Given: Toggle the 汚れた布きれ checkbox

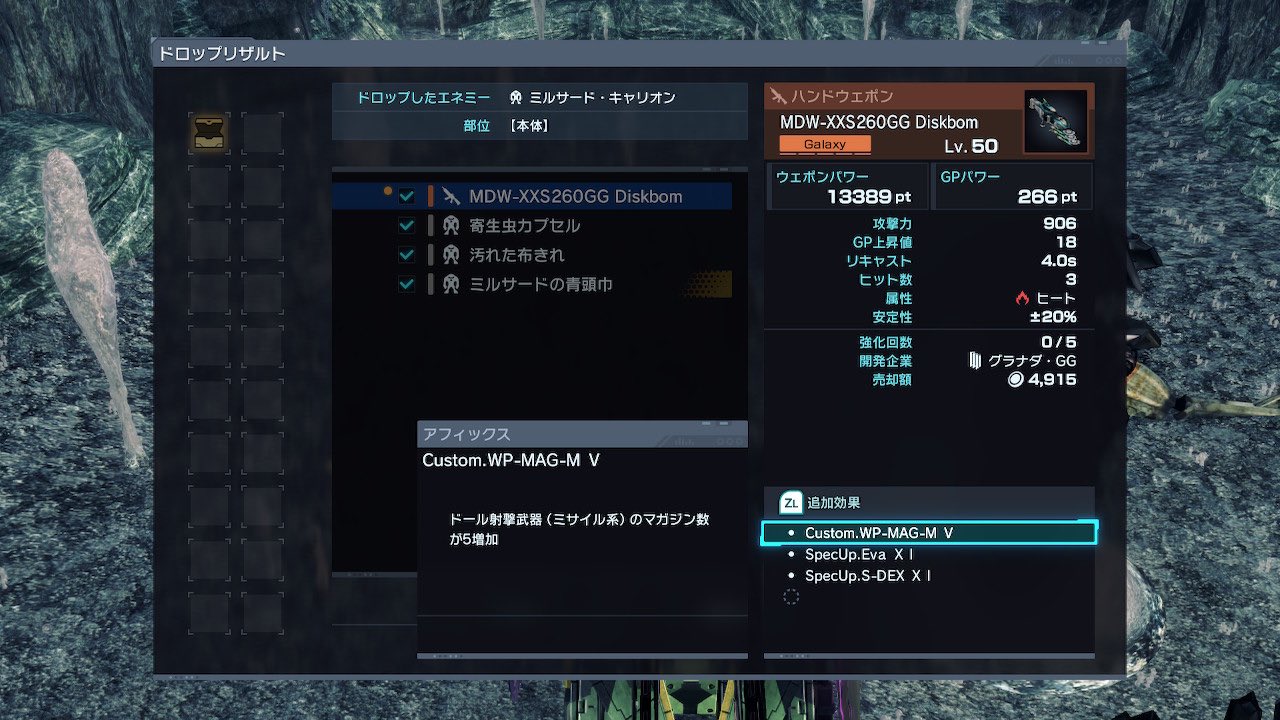Looking at the screenshot, I should click(407, 255).
